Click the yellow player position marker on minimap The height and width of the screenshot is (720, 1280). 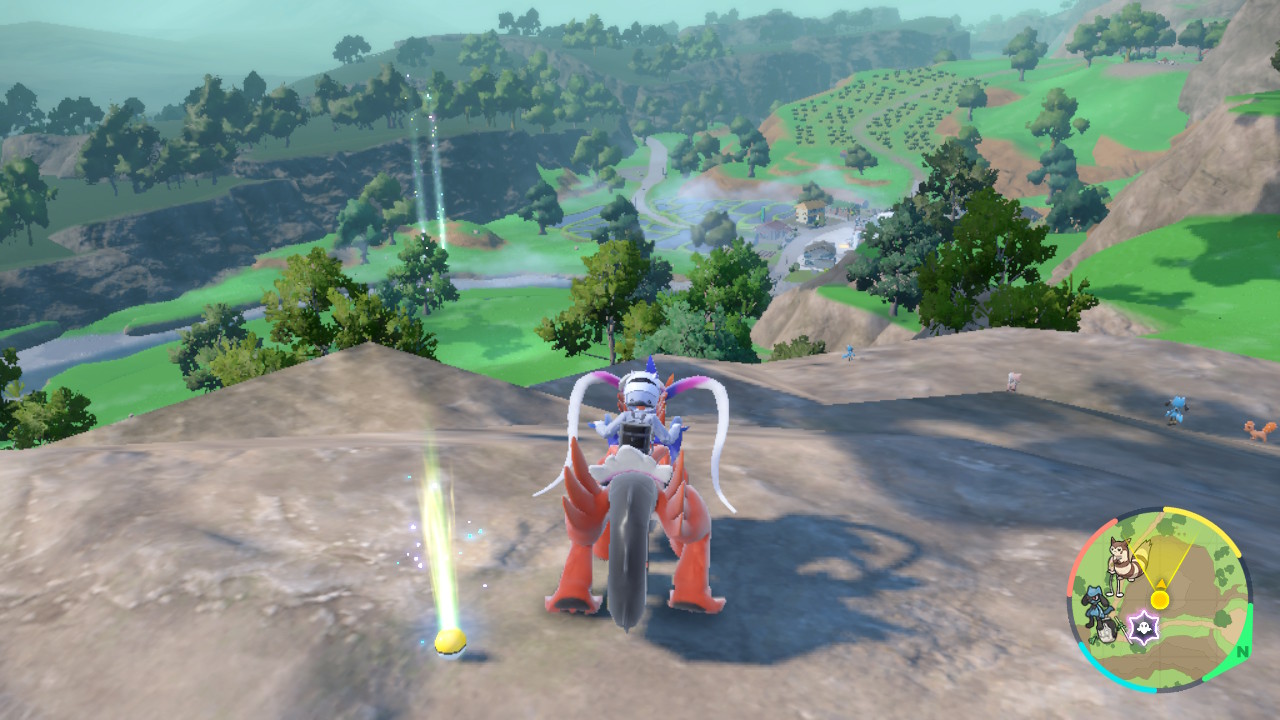coord(1161,599)
